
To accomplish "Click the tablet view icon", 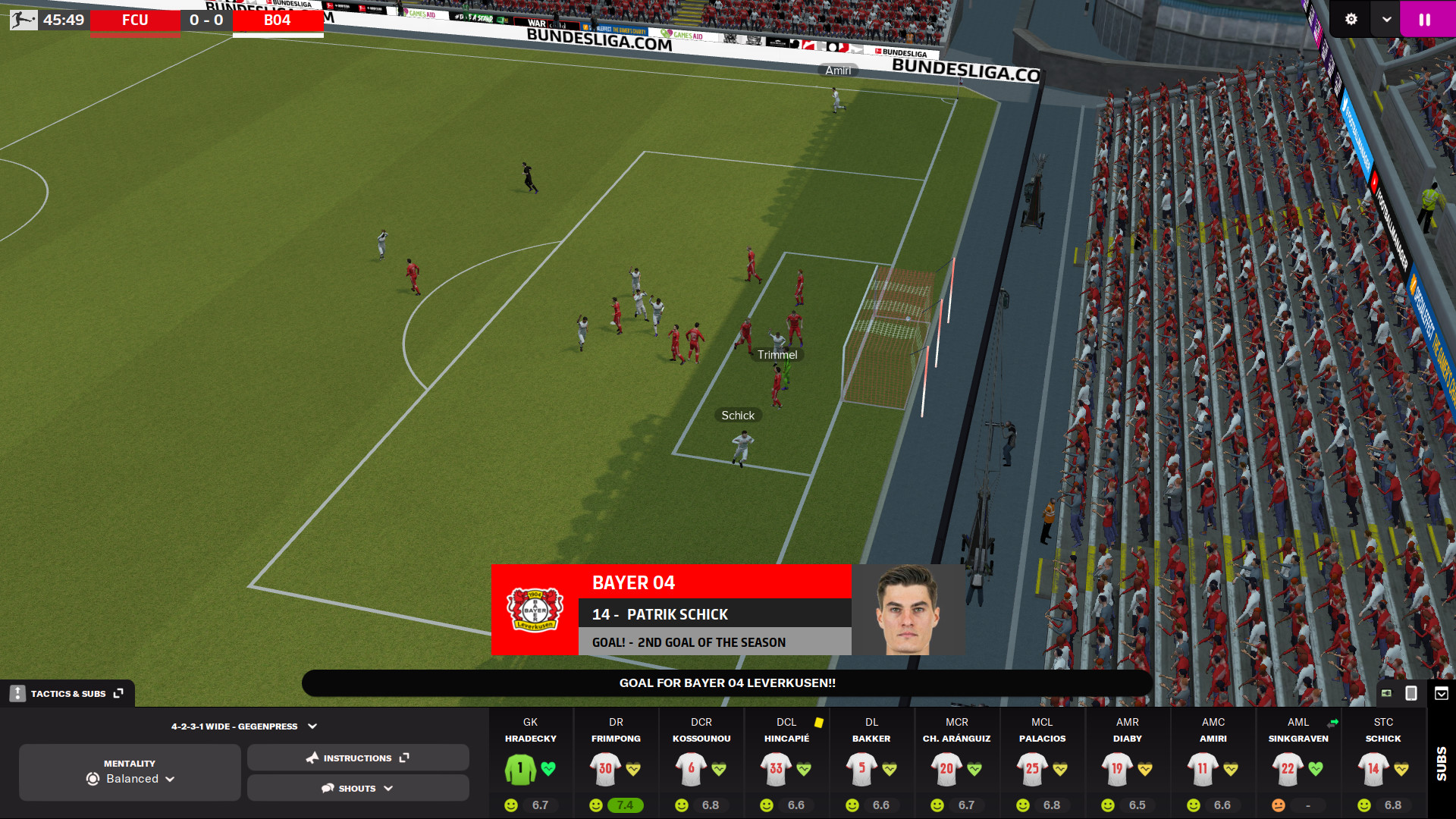I will point(1410,692).
